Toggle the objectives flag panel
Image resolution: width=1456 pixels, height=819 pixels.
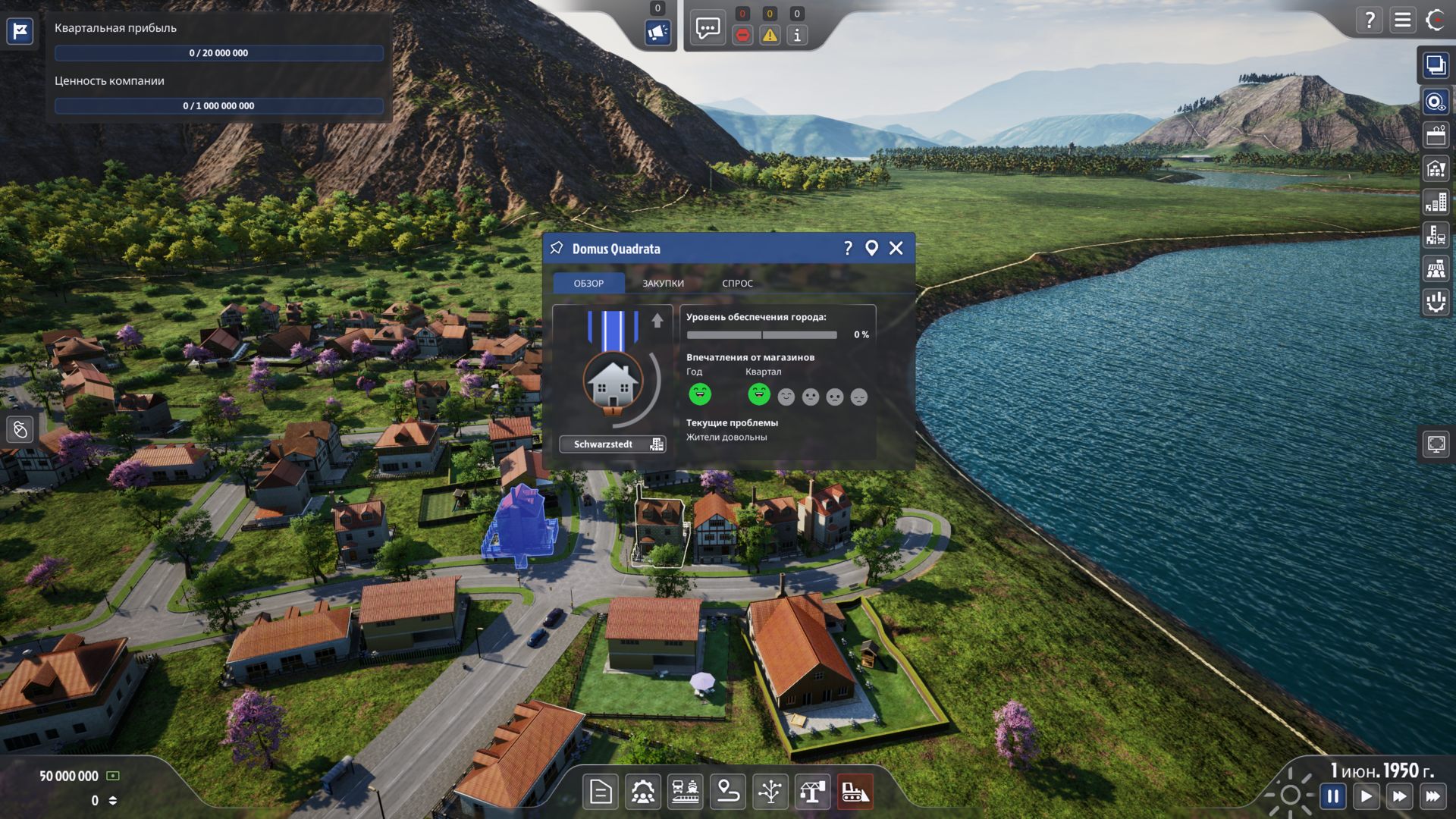pos(20,31)
